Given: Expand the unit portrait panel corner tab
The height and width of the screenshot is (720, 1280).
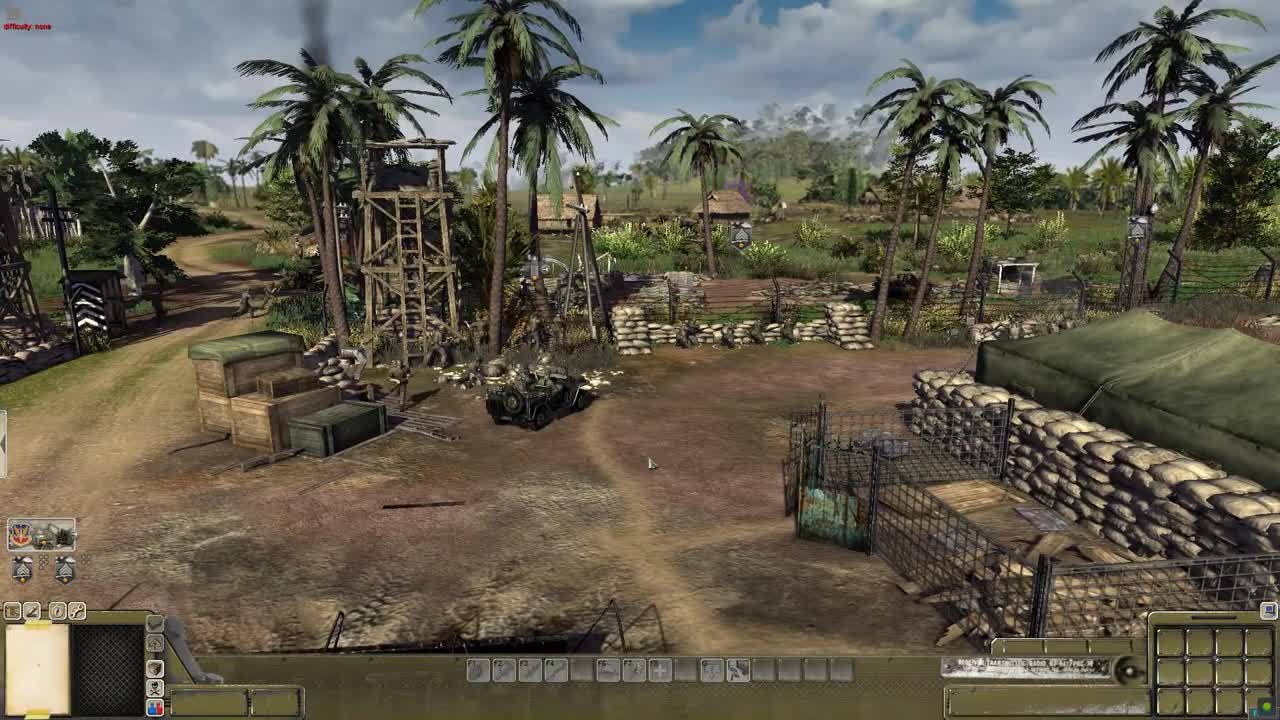Looking at the screenshot, I should 78,522.
